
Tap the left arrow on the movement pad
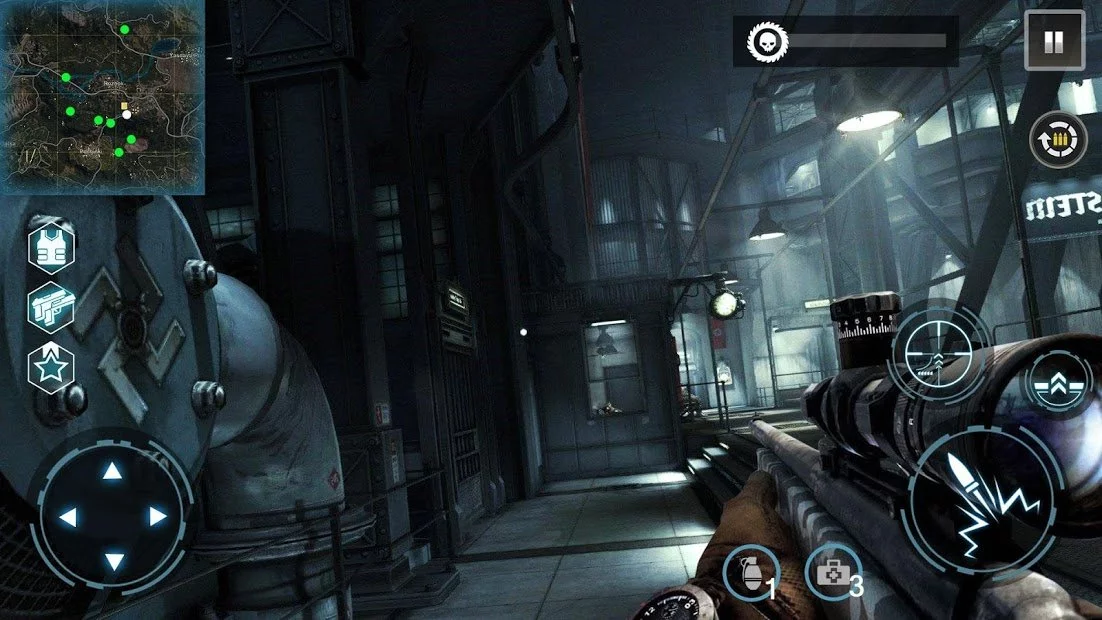[68, 517]
